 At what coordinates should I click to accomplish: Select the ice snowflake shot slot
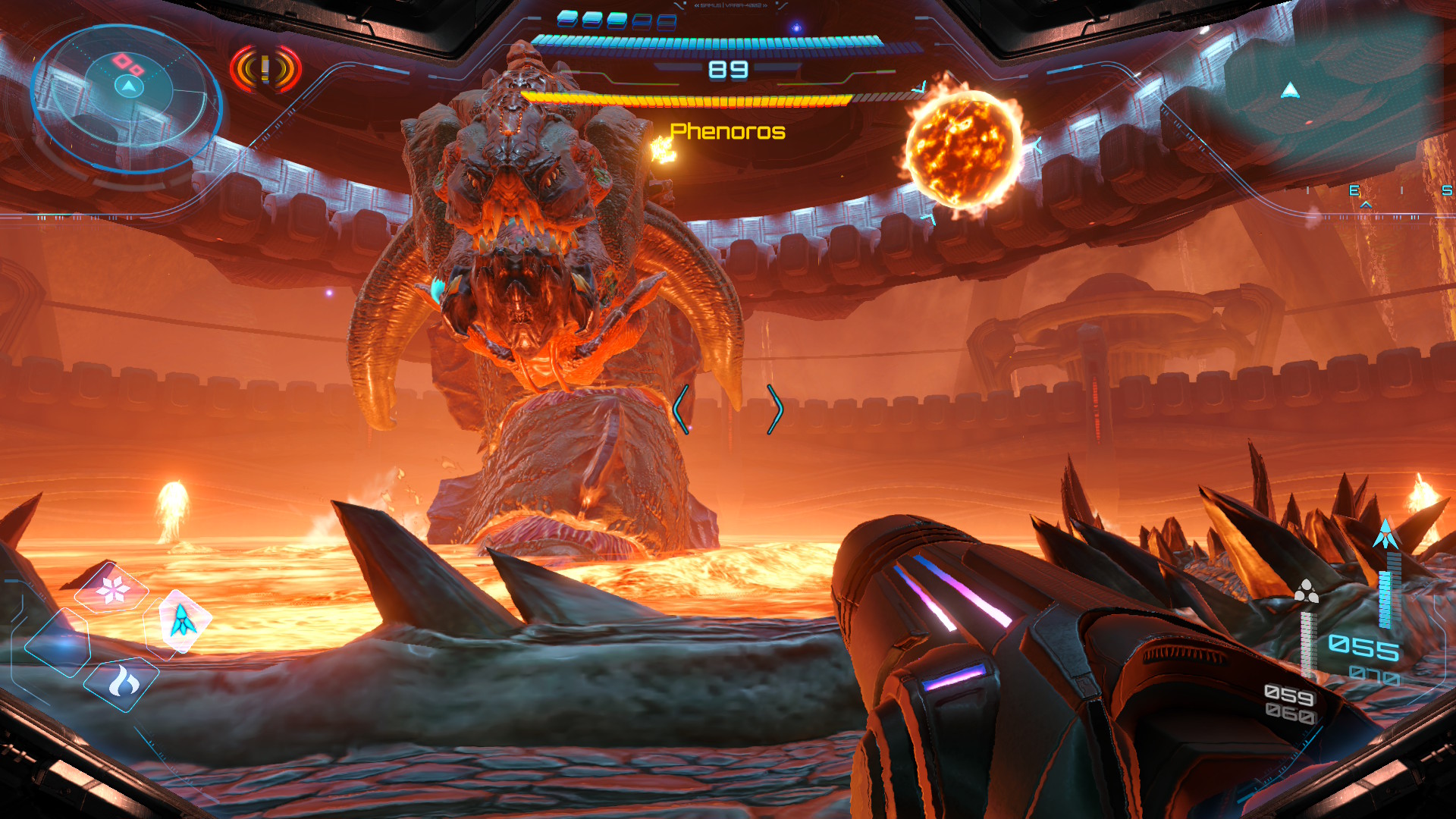coord(113,588)
